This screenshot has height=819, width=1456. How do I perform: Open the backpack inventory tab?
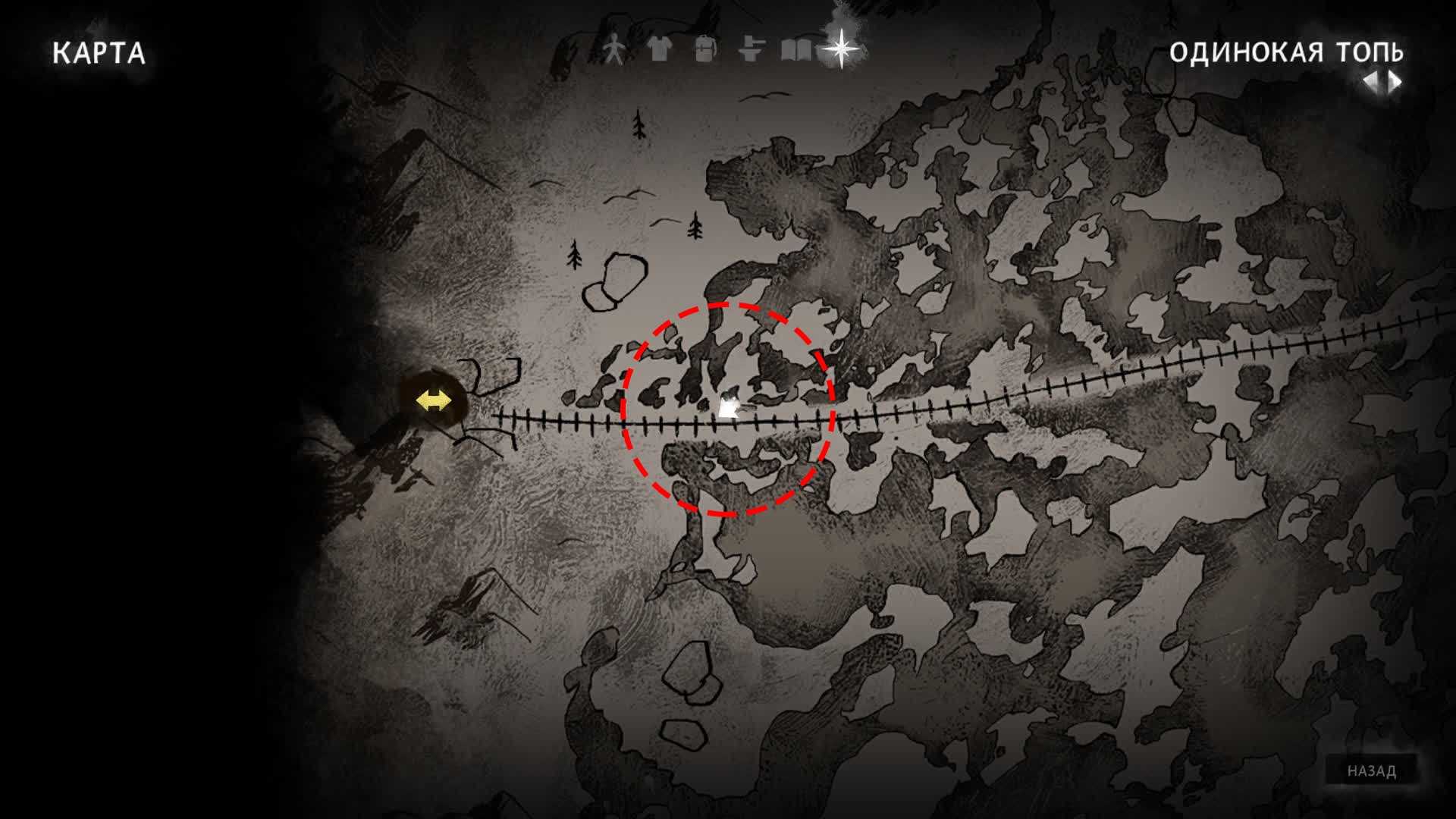[x=705, y=50]
